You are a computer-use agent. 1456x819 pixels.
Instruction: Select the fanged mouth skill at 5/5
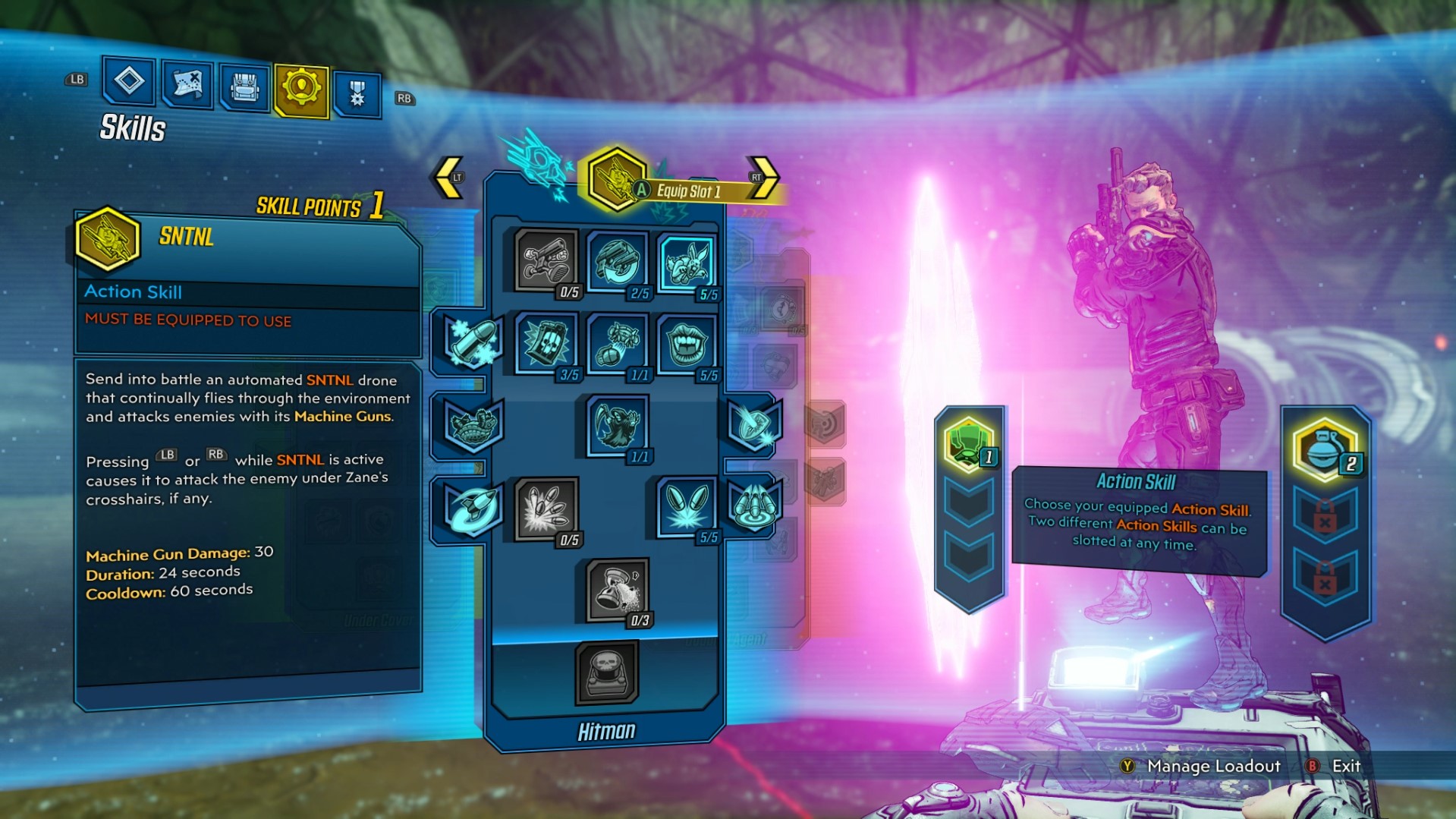click(687, 343)
